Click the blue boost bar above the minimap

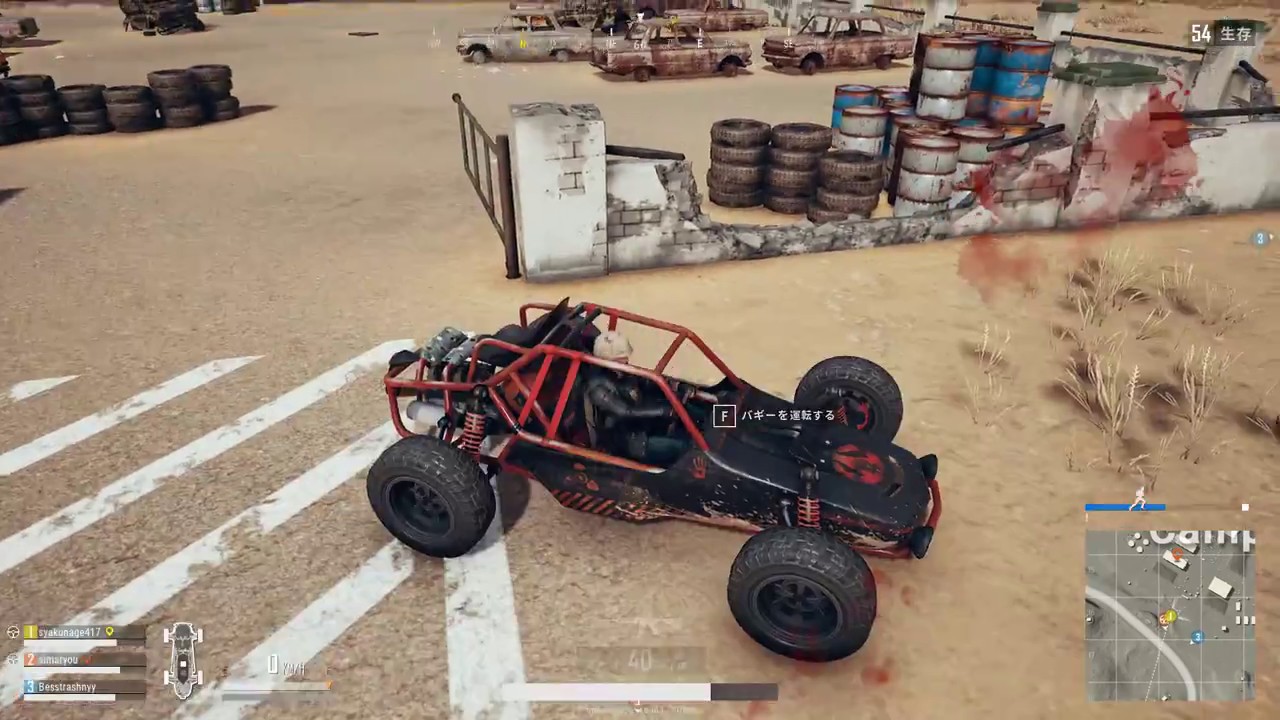click(1125, 507)
